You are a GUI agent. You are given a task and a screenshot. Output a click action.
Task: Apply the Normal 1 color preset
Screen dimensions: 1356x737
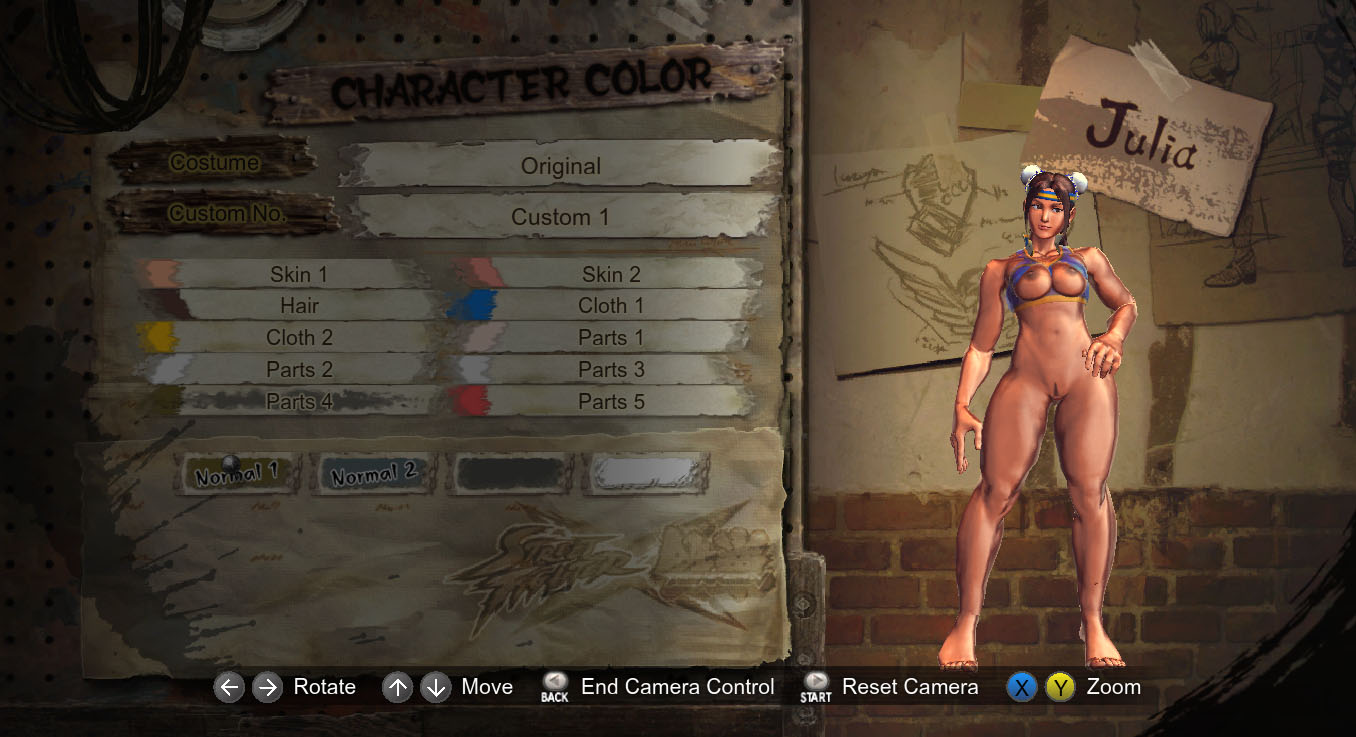tap(237, 475)
